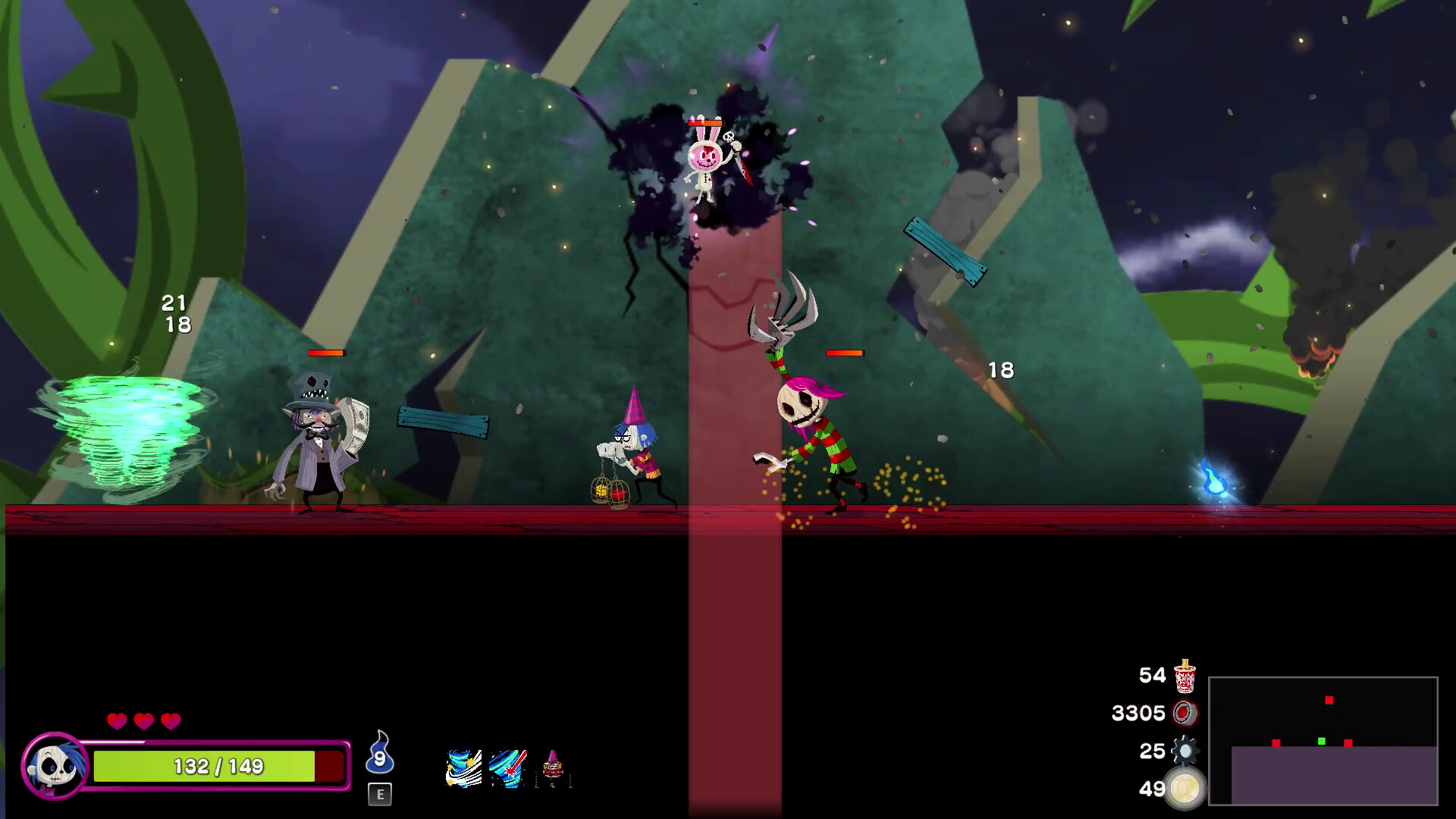Click the skull-faced character portrait
The height and width of the screenshot is (819, 1456).
(55, 766)
